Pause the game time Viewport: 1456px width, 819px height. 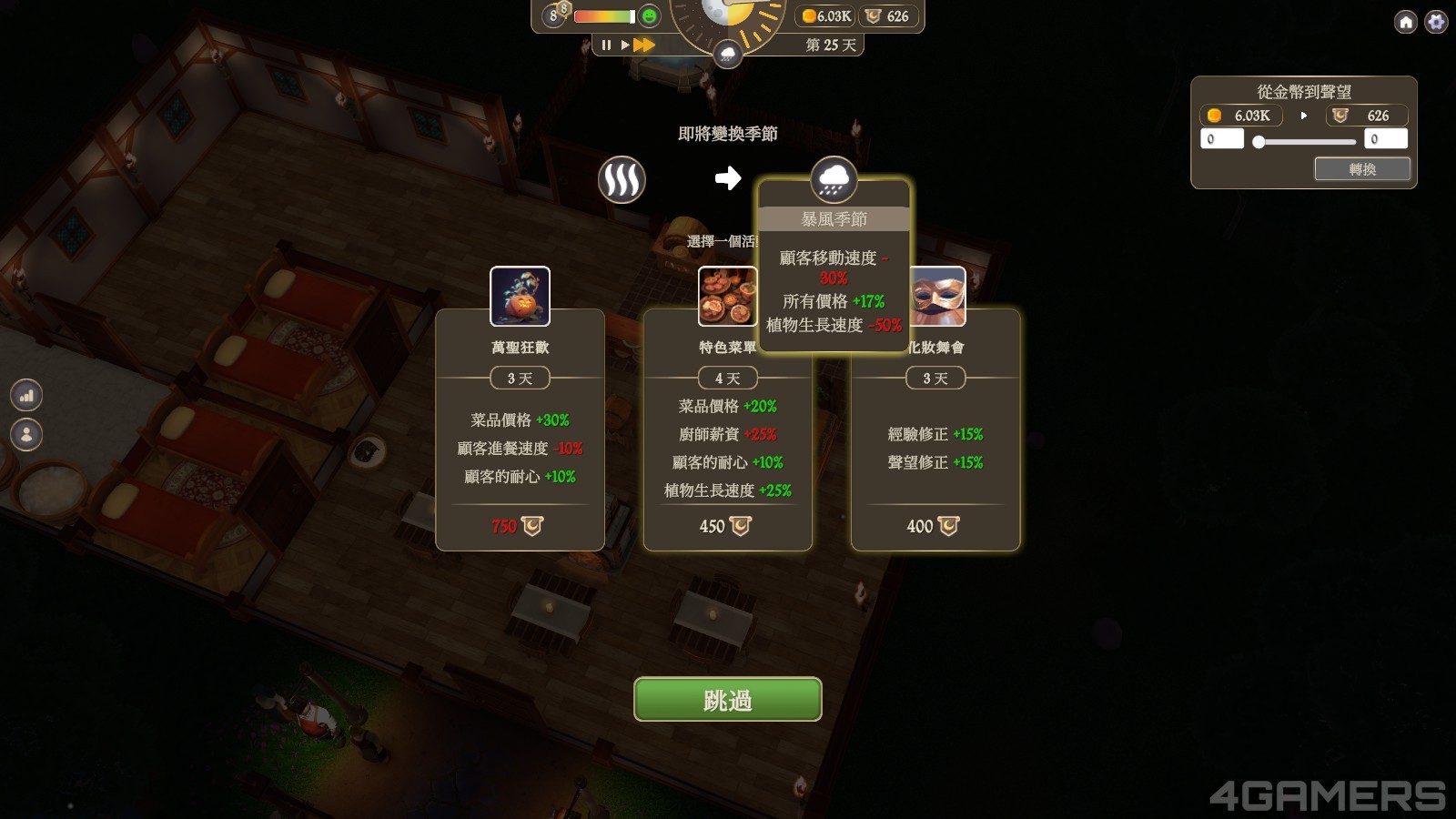coord(606,45)
